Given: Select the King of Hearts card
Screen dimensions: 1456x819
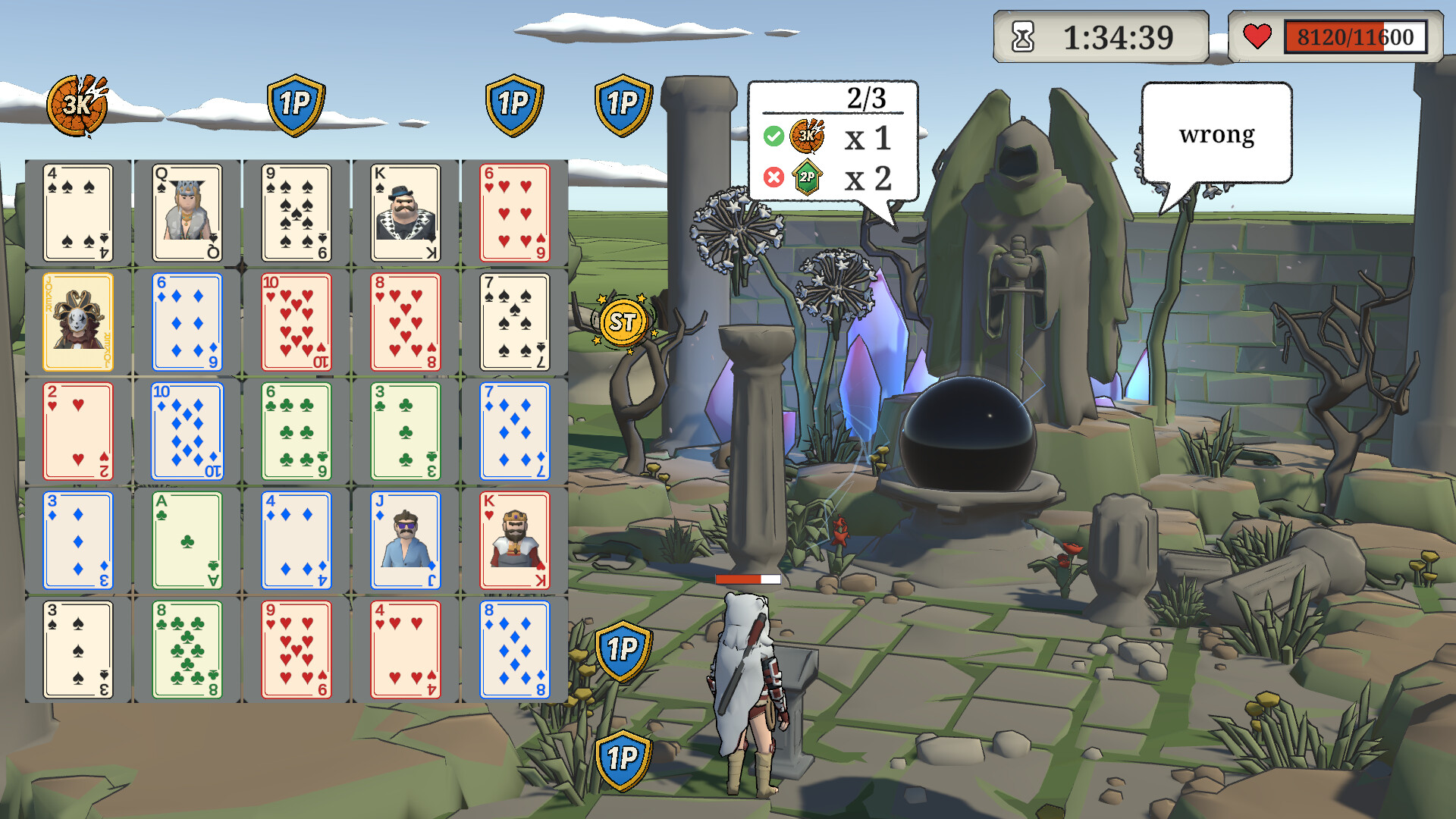Looking at the screenshot, I should point(515,541).
